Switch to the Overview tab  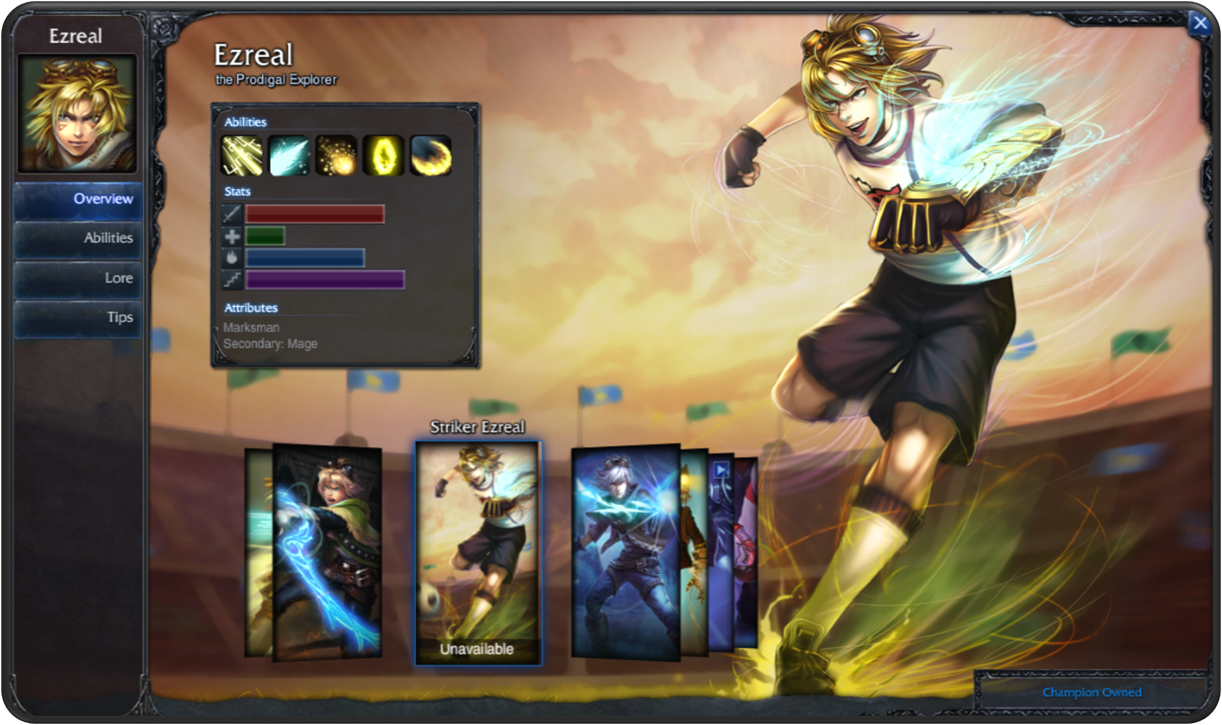77,199
